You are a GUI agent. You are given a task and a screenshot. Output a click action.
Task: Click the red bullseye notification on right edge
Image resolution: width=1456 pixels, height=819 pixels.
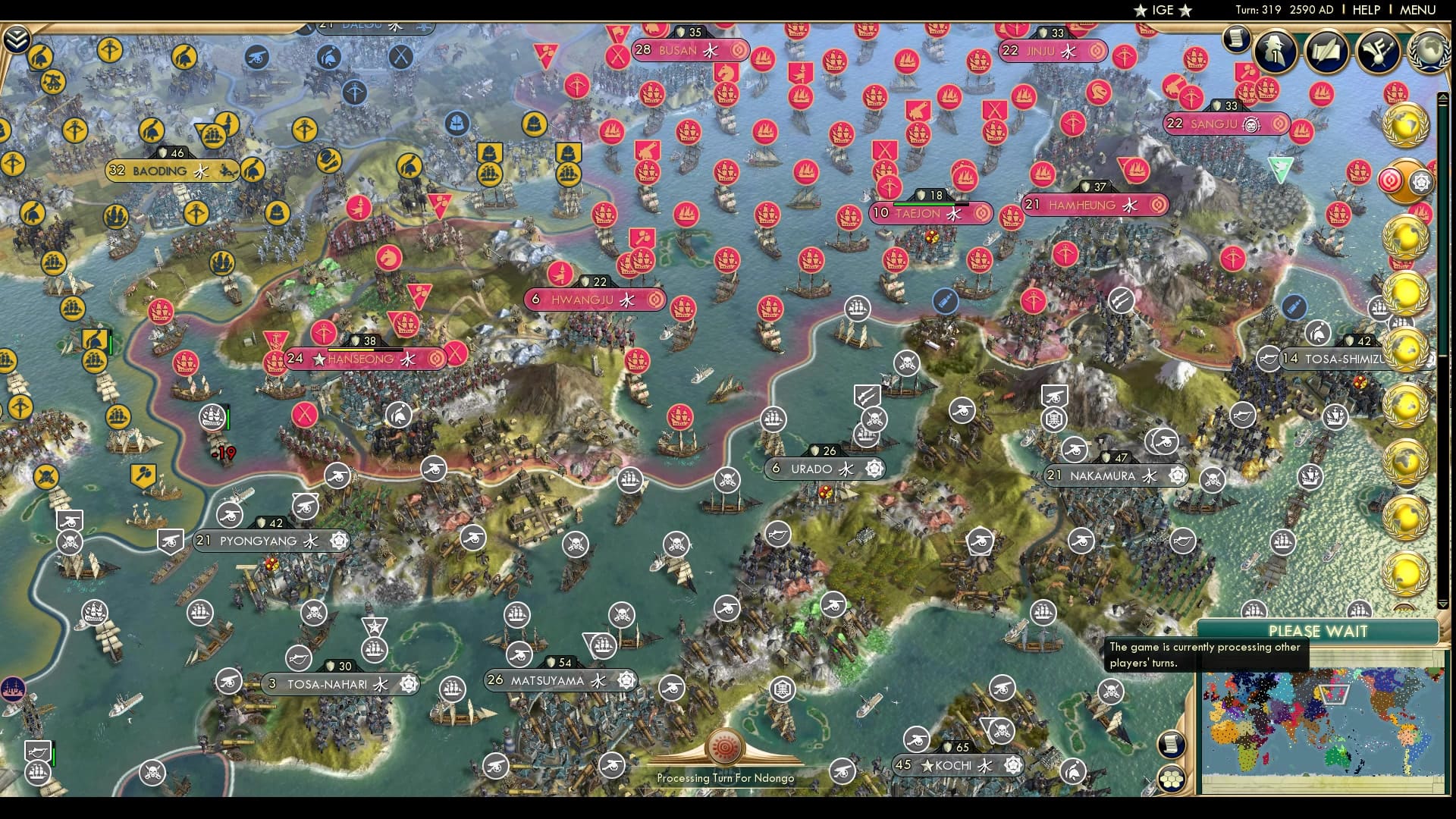(1390, 180)
